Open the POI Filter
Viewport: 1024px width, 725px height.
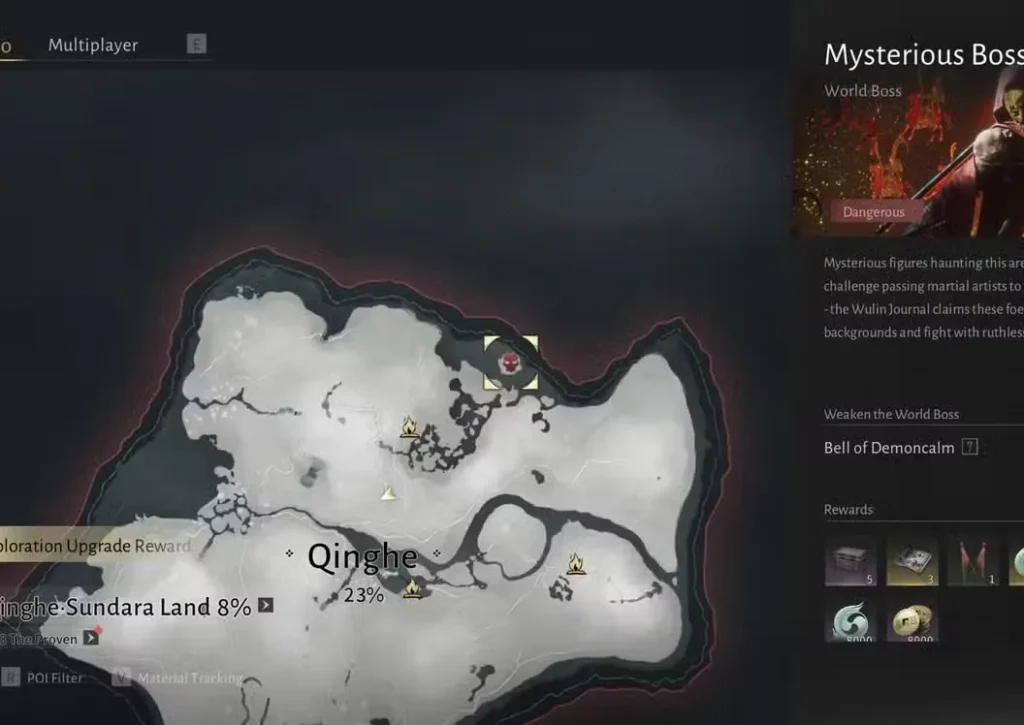55,678
